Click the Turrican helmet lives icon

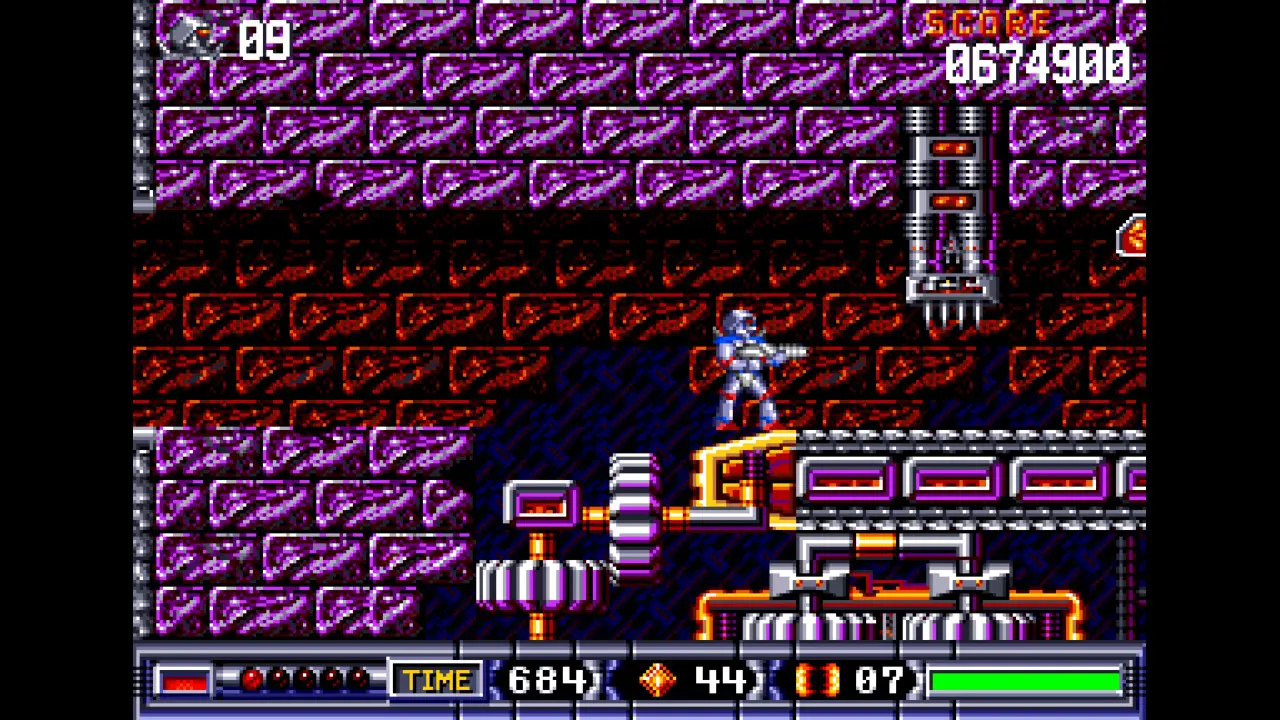(190, 38)
